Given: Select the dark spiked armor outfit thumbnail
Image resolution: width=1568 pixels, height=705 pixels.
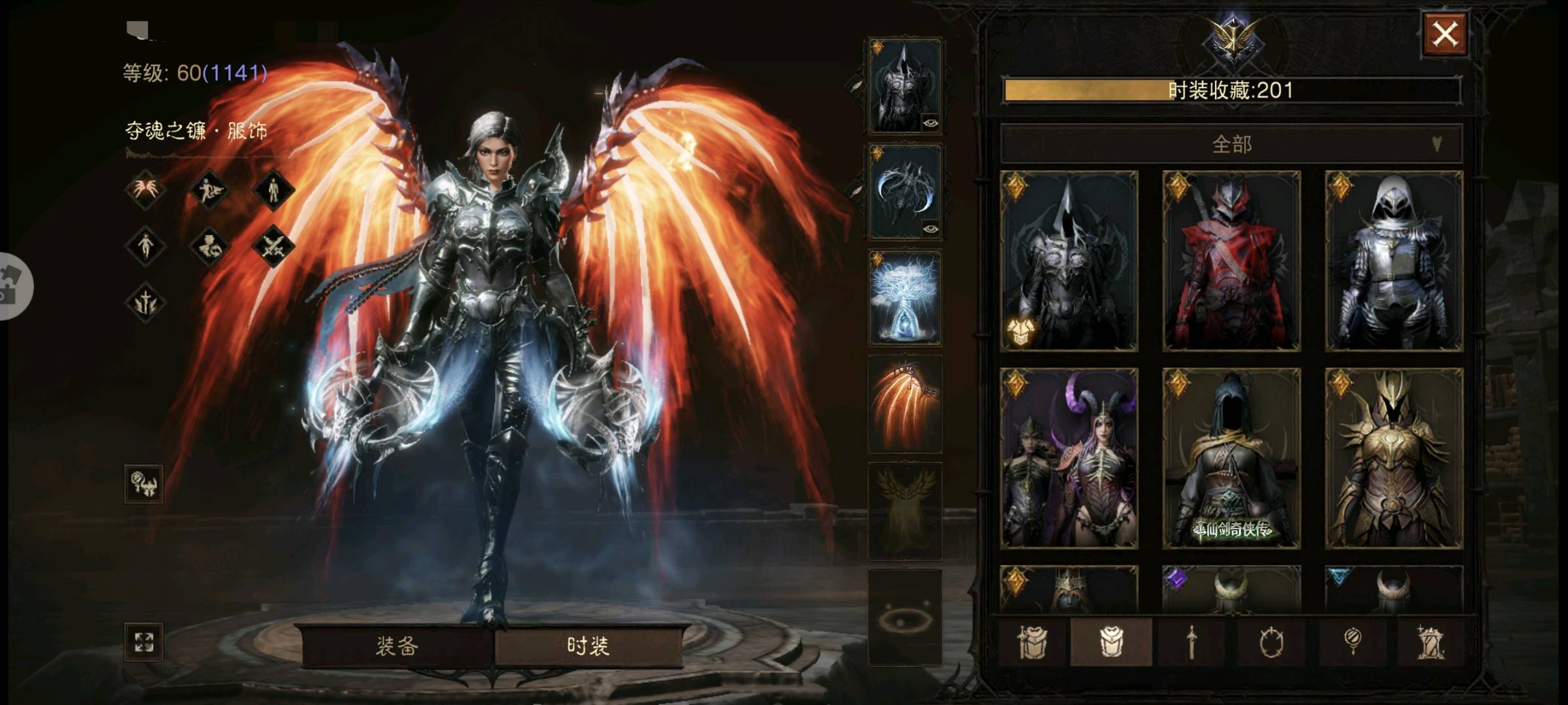Looking at the screenshot, I should (1069, 261).
